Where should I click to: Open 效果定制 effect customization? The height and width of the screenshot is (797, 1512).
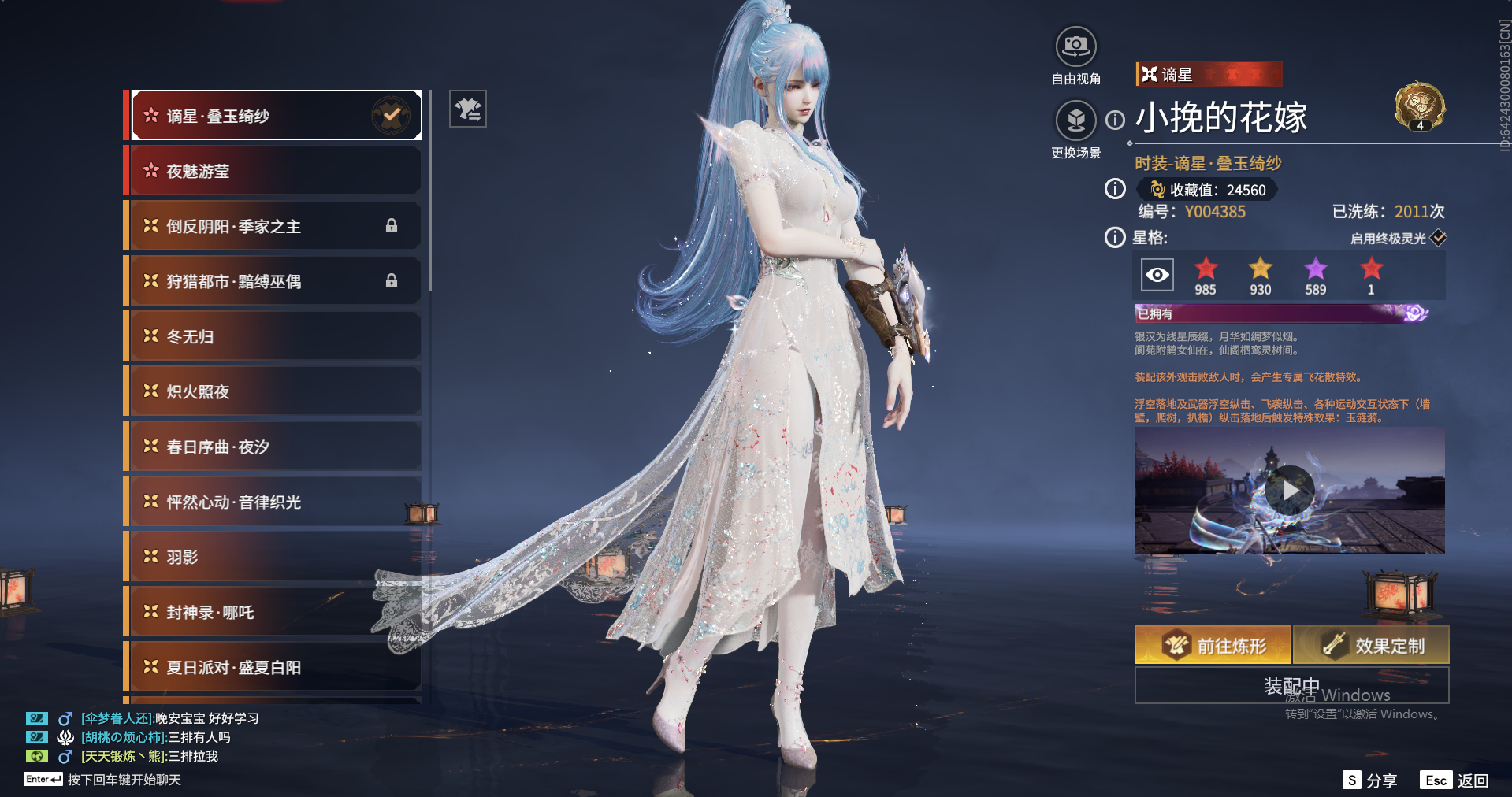1370,646
